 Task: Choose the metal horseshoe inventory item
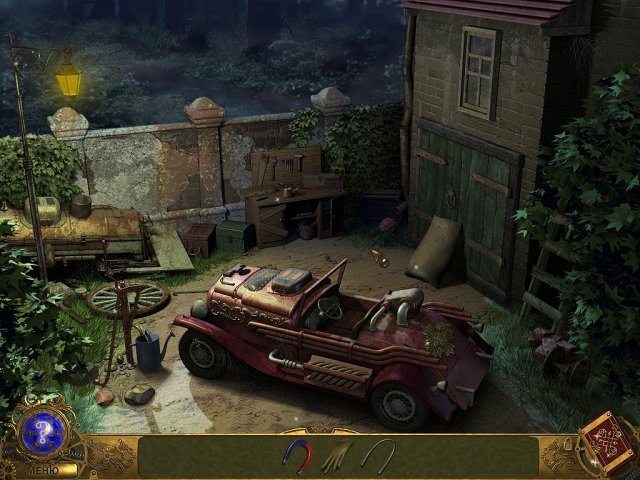tap(378, 455)
